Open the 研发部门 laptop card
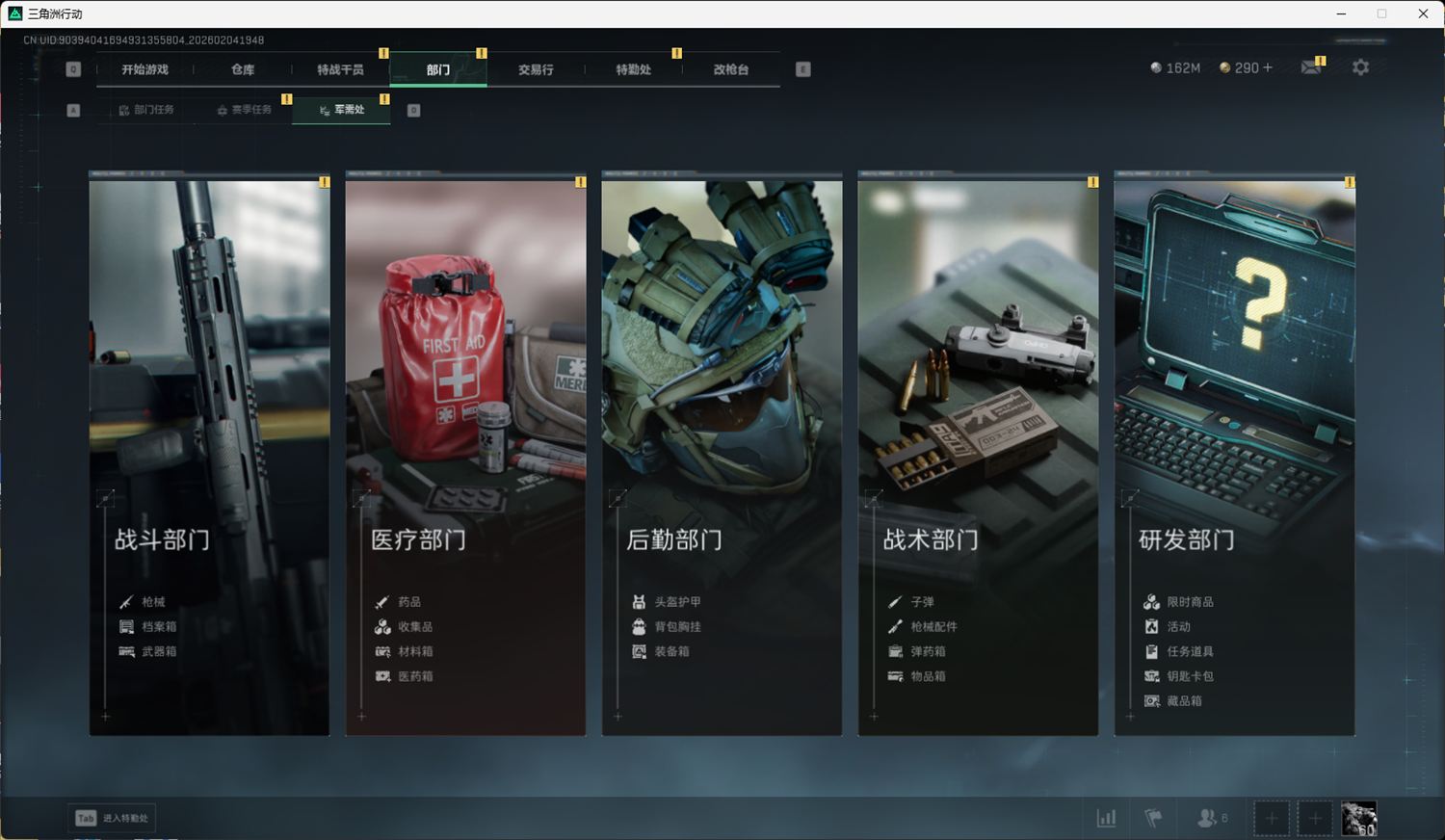This screenshot has height=840, width=1445. (1234, 453)
